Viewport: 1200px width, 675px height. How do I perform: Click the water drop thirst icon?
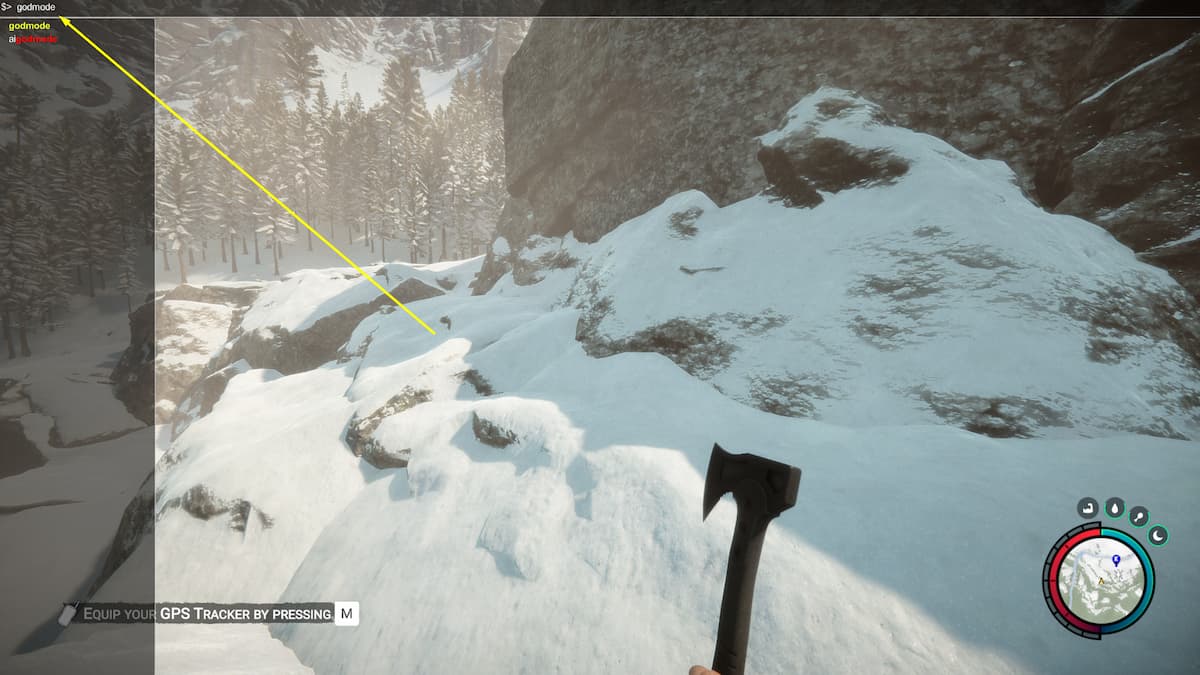1114,508
